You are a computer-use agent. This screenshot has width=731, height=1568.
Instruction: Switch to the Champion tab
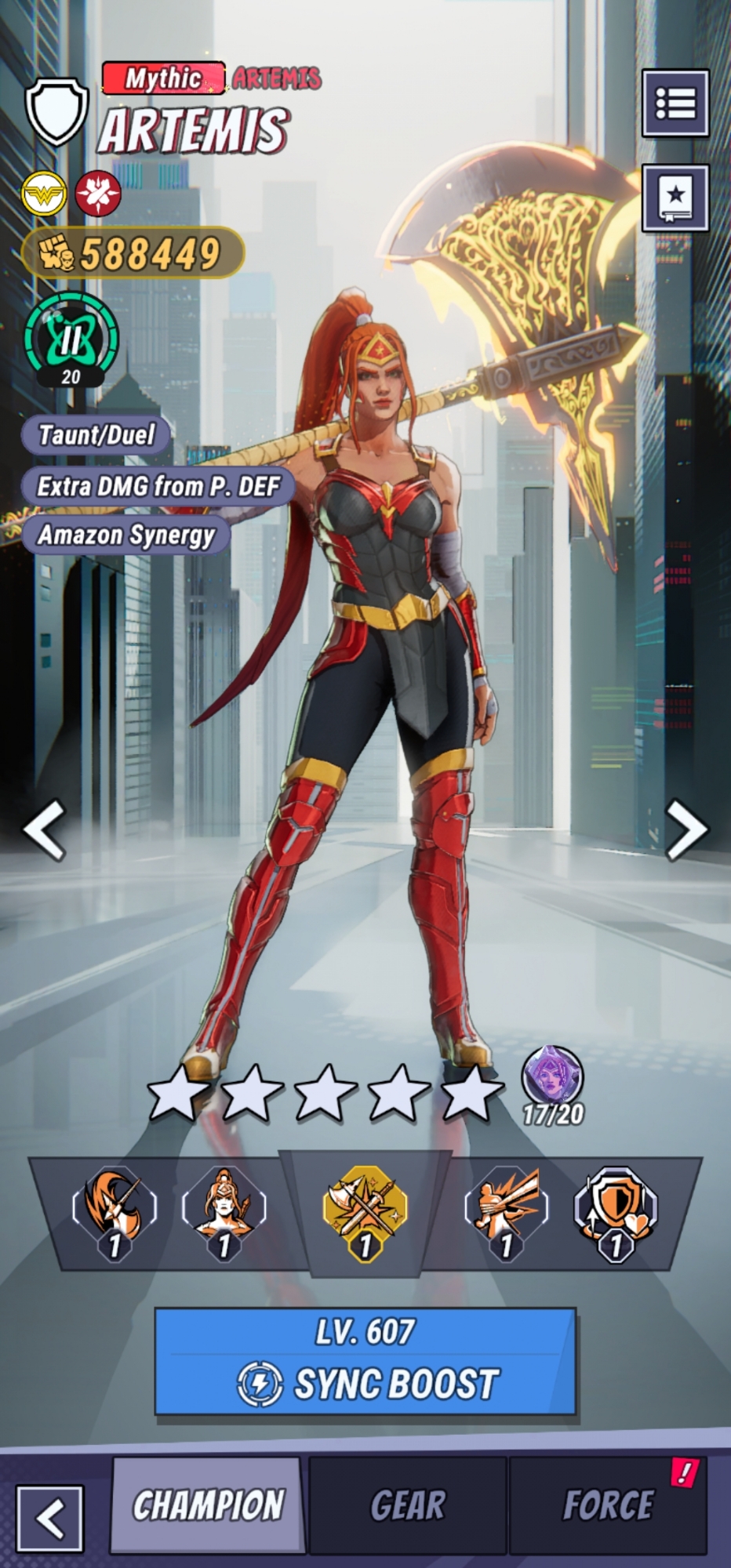pyautogui.click(x=208, y=1505)
